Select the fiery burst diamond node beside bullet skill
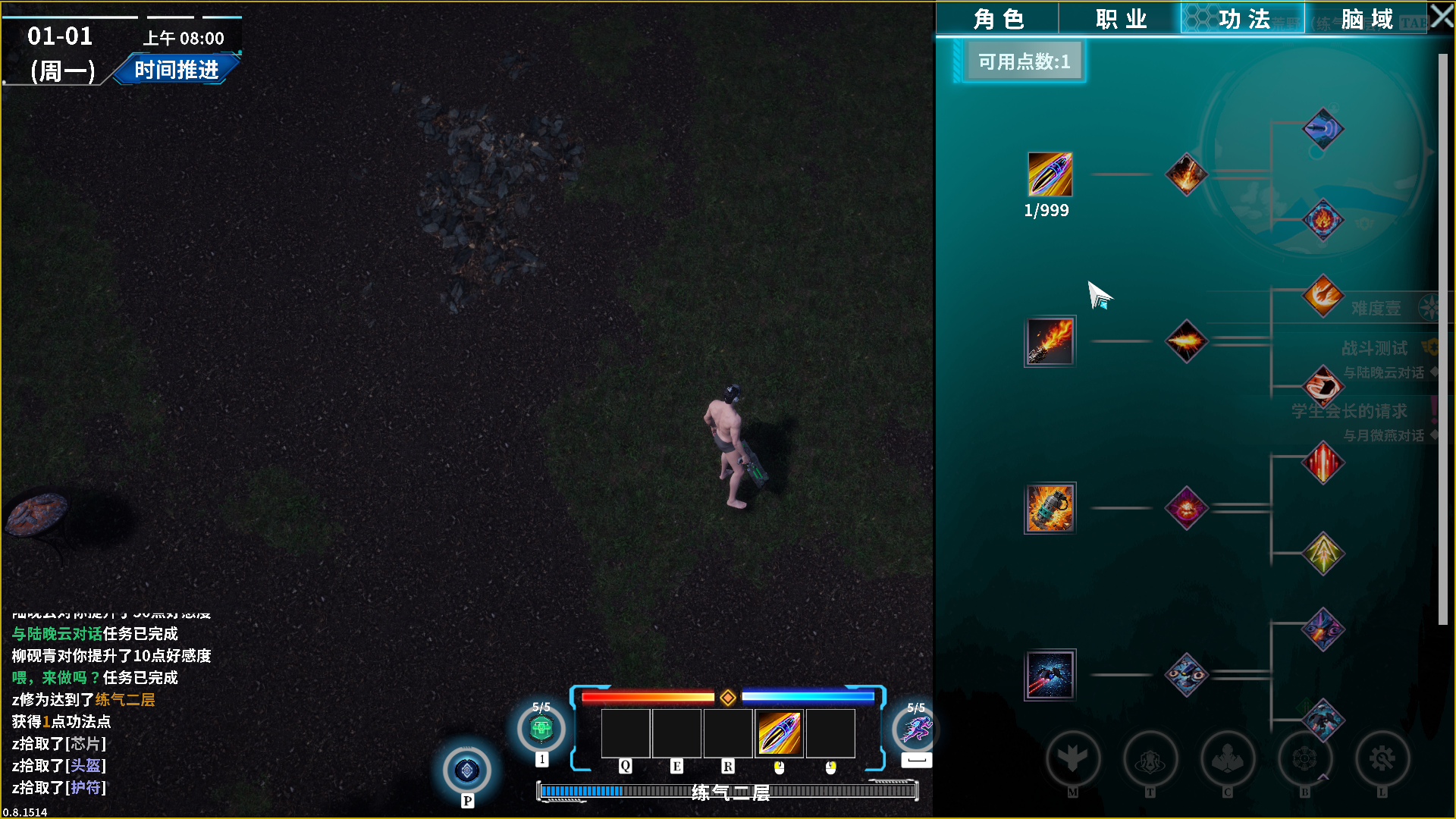This screenshot has height=819, width=1456. tap(1186, 174)
